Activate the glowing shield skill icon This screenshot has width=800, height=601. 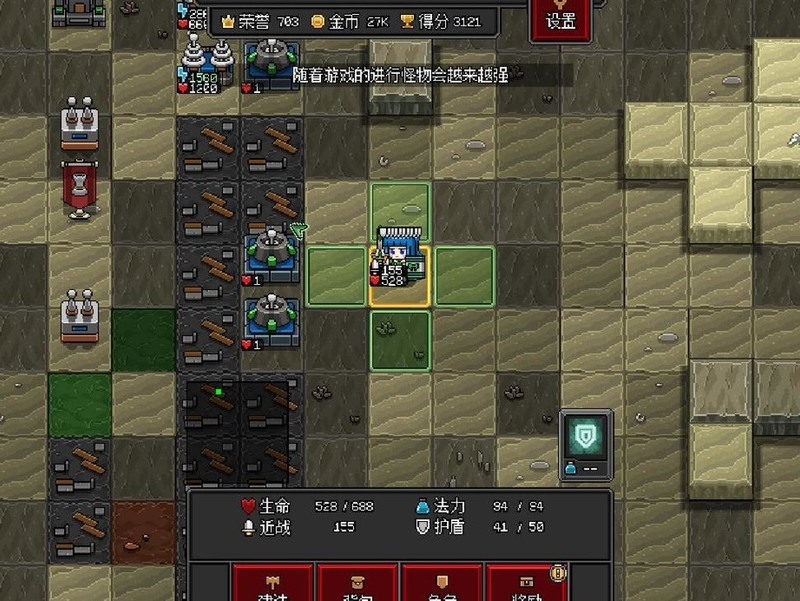coord(584,436)
